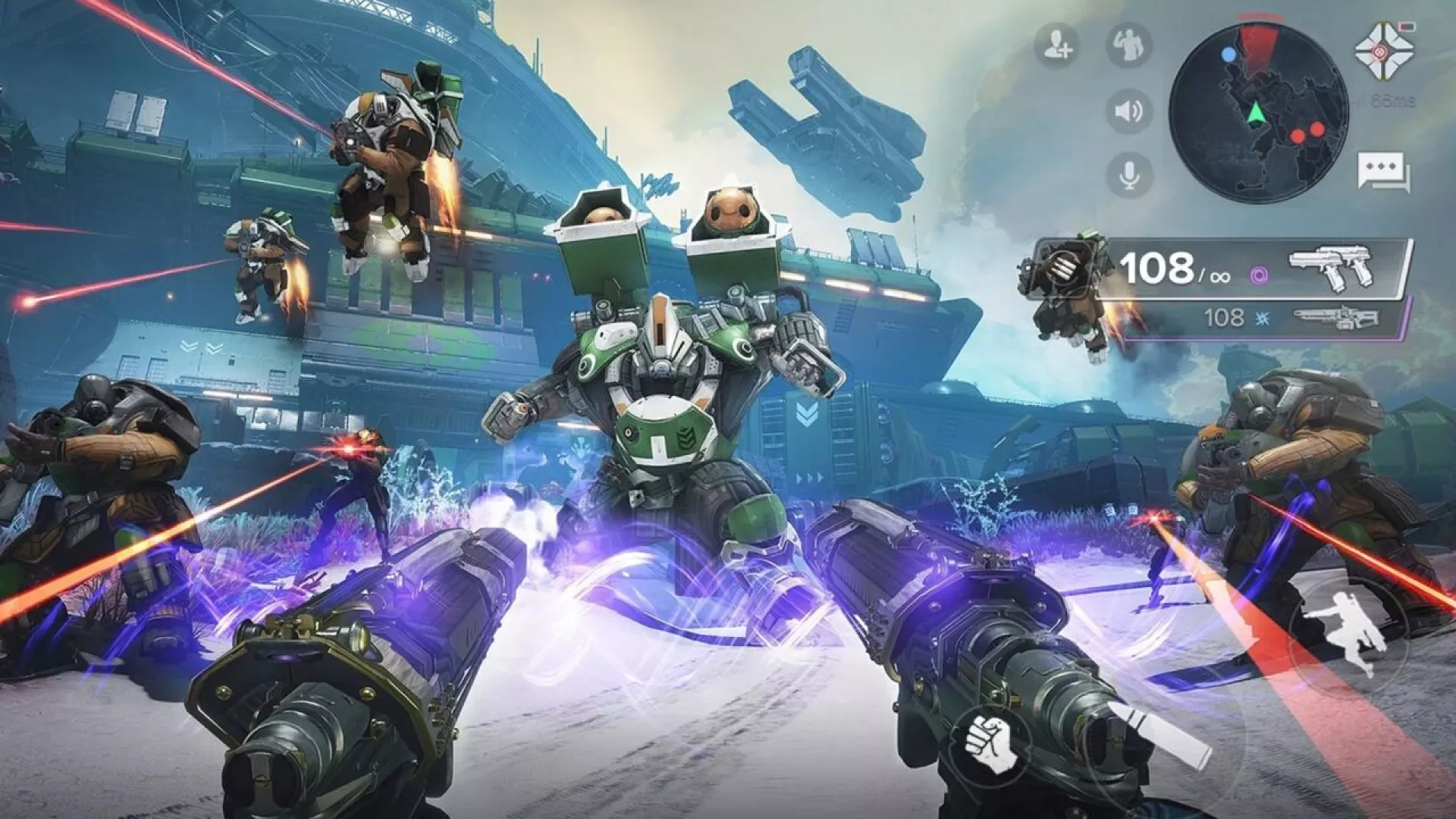Toggle the microphone voice chat button

click(x=1128, y=175)
